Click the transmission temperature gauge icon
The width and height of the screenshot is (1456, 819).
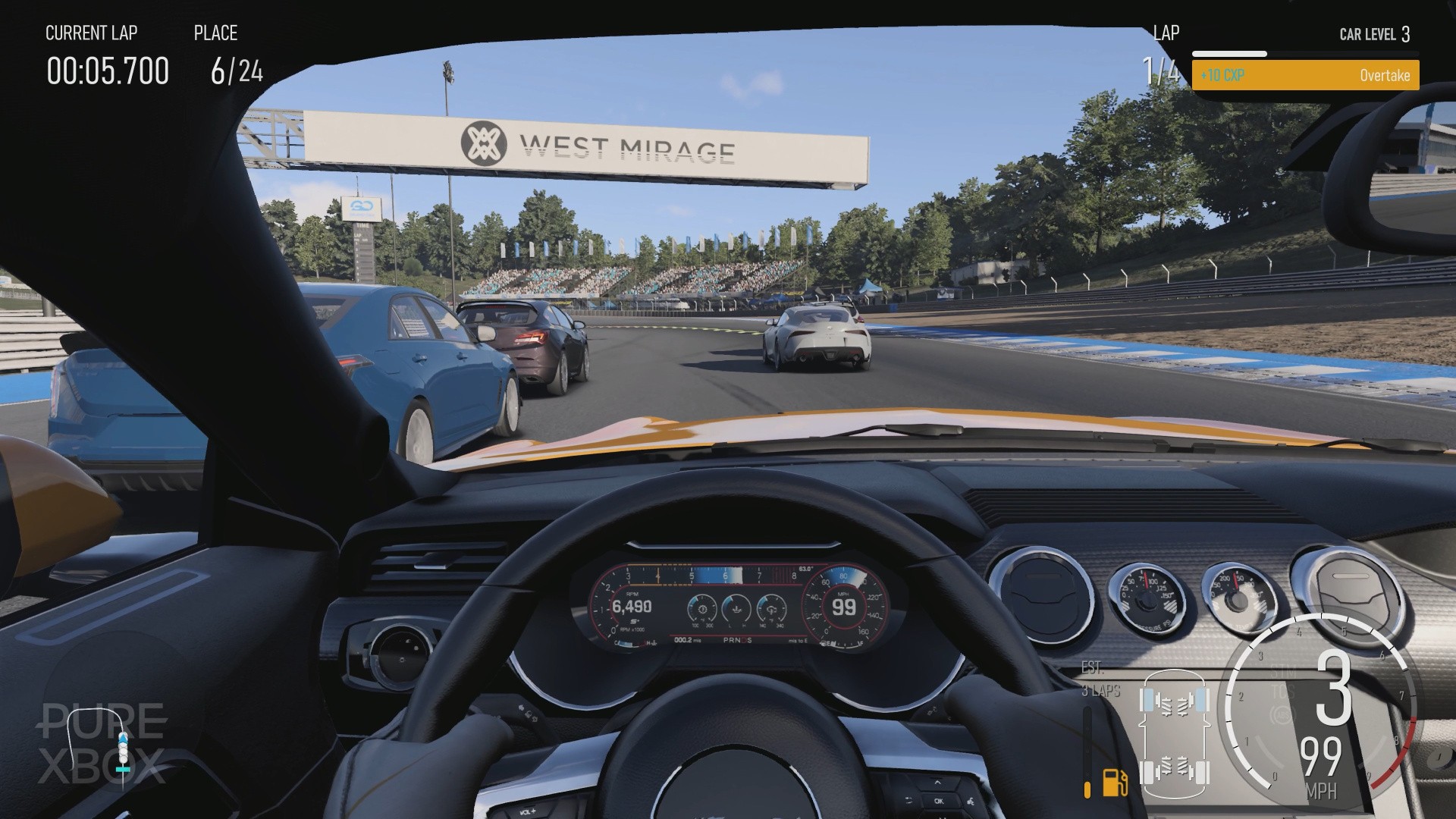click(x=772, y=610)
